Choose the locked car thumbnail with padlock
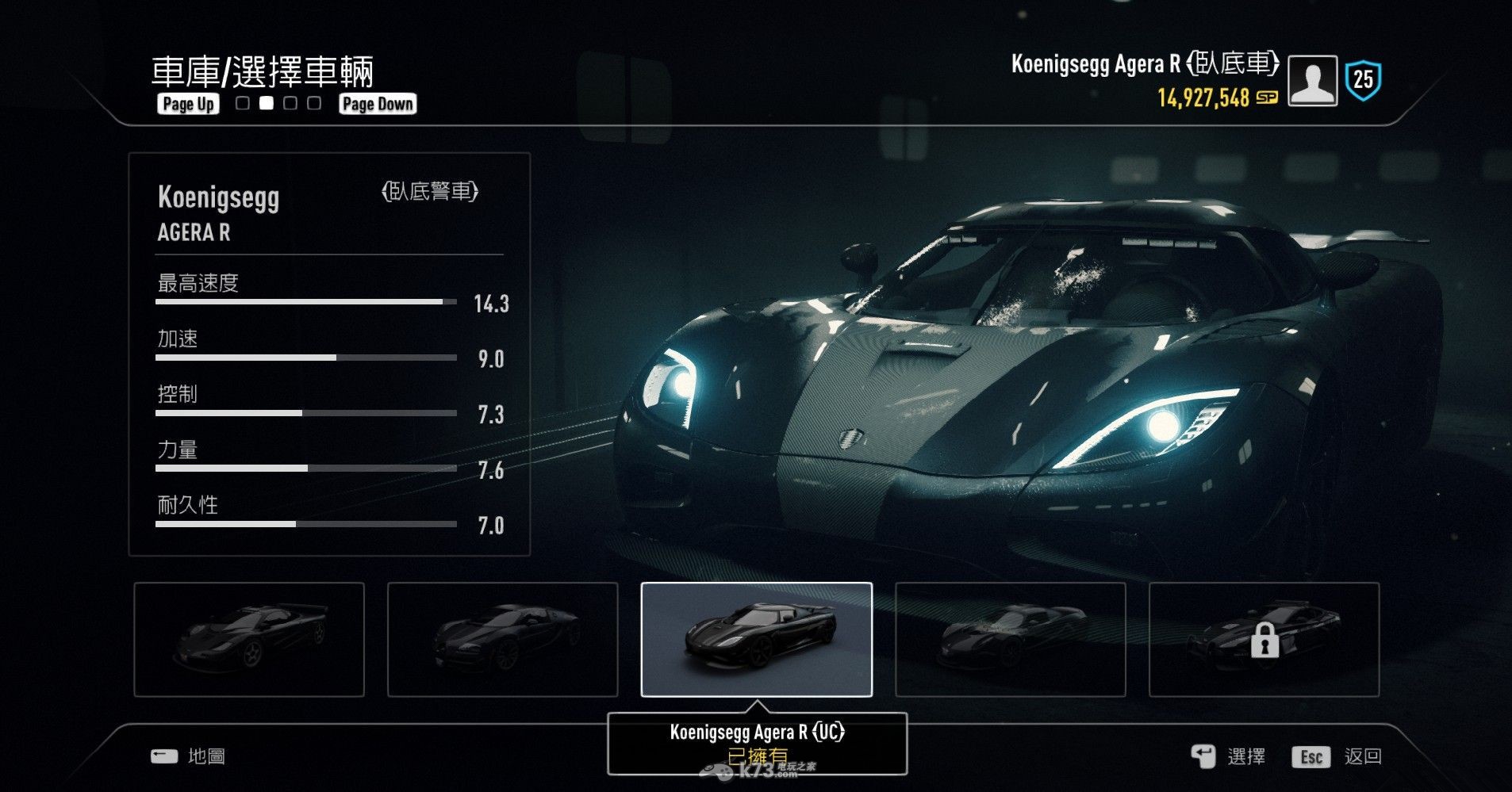This screenshot has width=1512, height=792. click(1264, 639)
